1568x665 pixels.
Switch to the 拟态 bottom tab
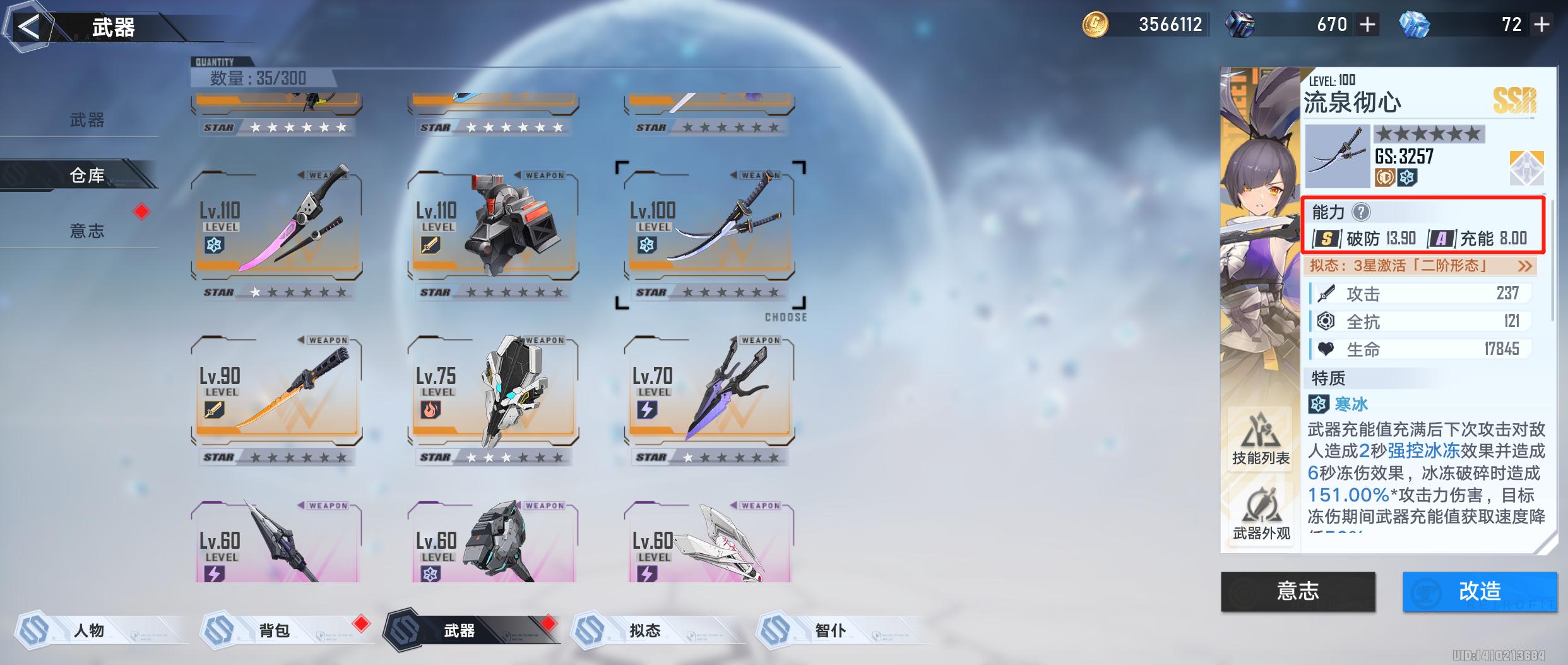pyautogui.click(x=644, y=630)
